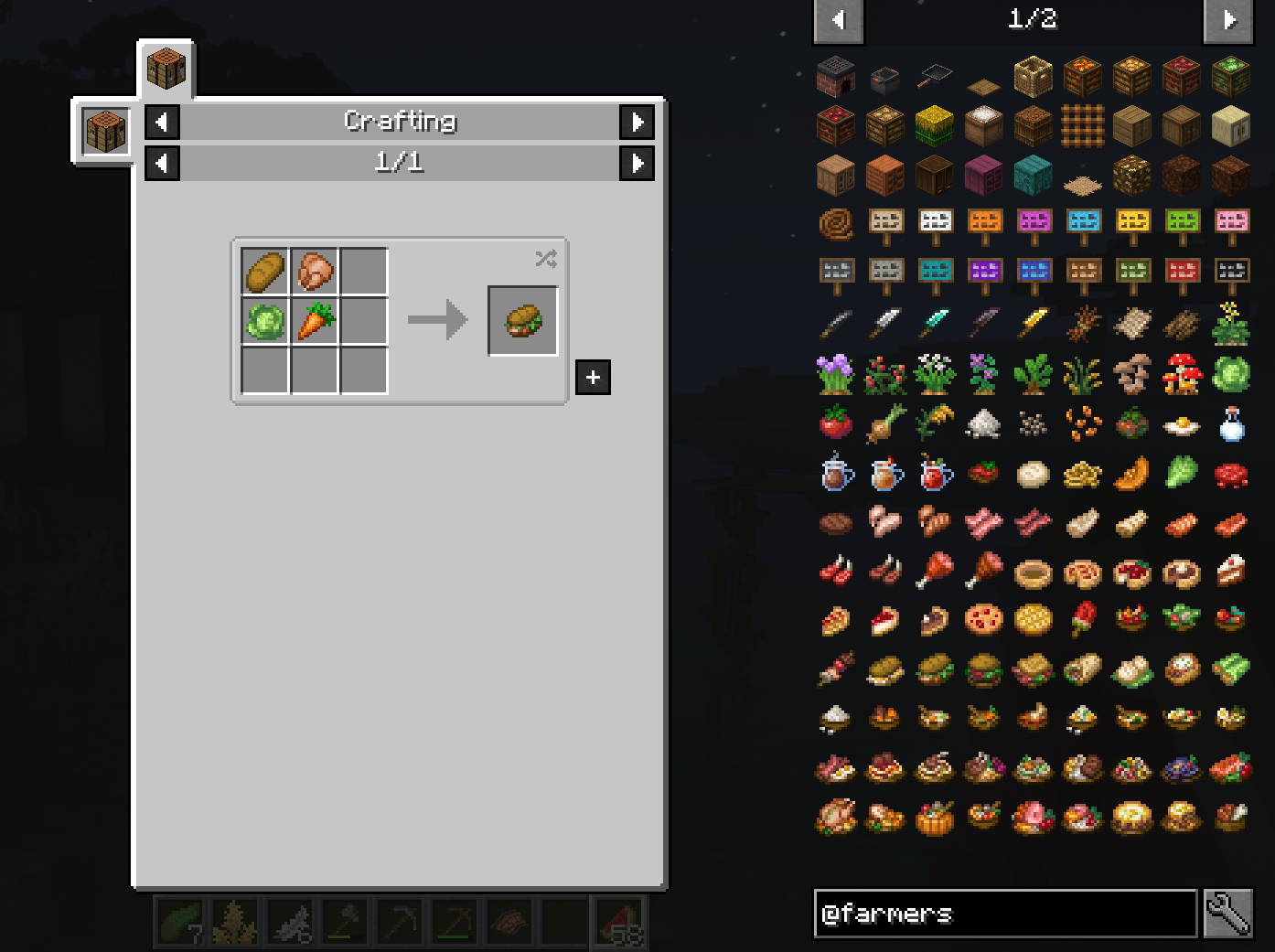The width and height of the screenshot is (1275, 952).
Task: Go to previous item list page
Action: [x=838, y=20]
